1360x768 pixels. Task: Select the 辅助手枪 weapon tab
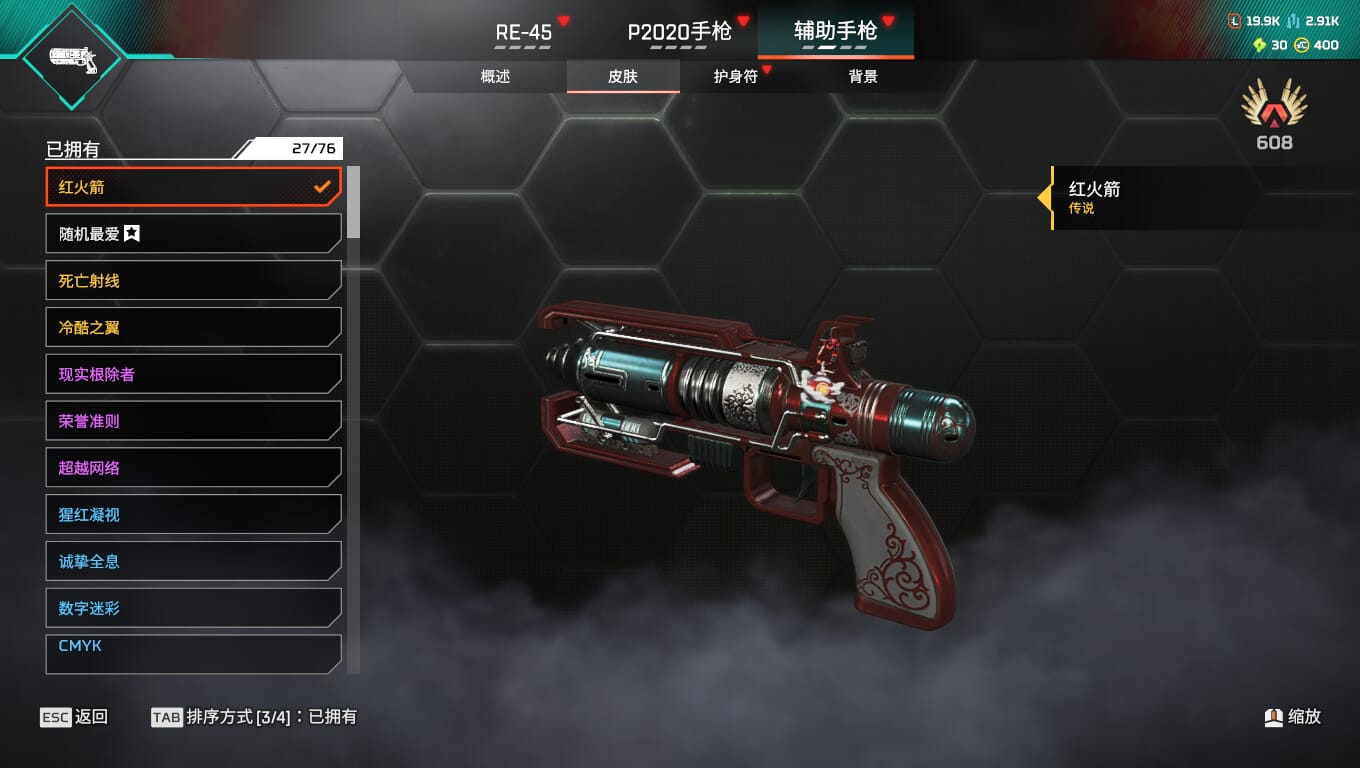coord(835,32)
